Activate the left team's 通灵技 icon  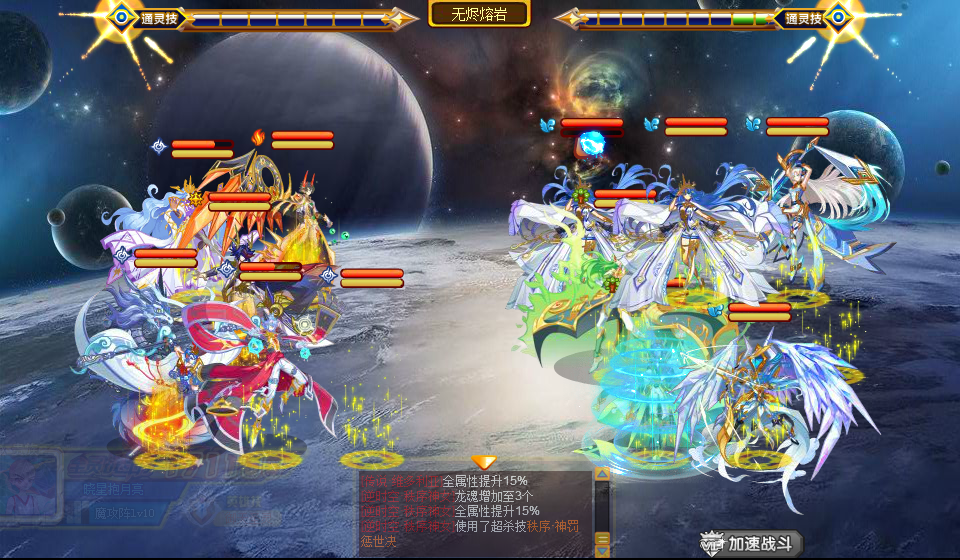click(x=122, y=16)
